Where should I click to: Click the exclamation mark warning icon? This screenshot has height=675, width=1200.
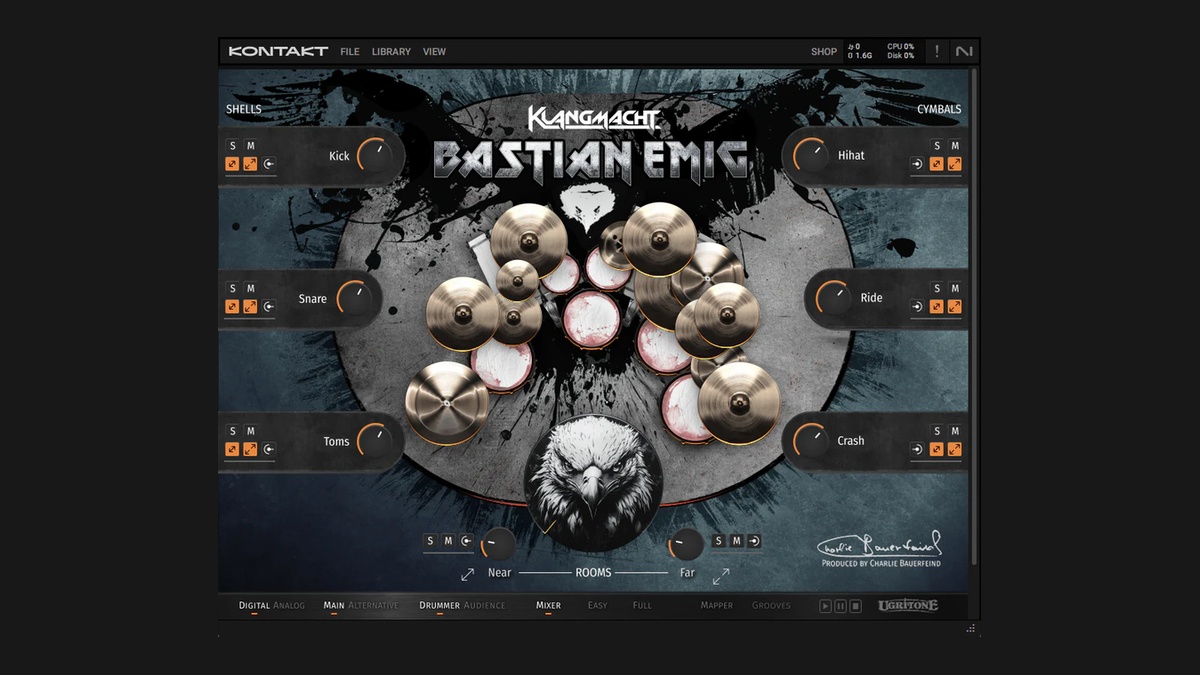[x=937, y=52]
